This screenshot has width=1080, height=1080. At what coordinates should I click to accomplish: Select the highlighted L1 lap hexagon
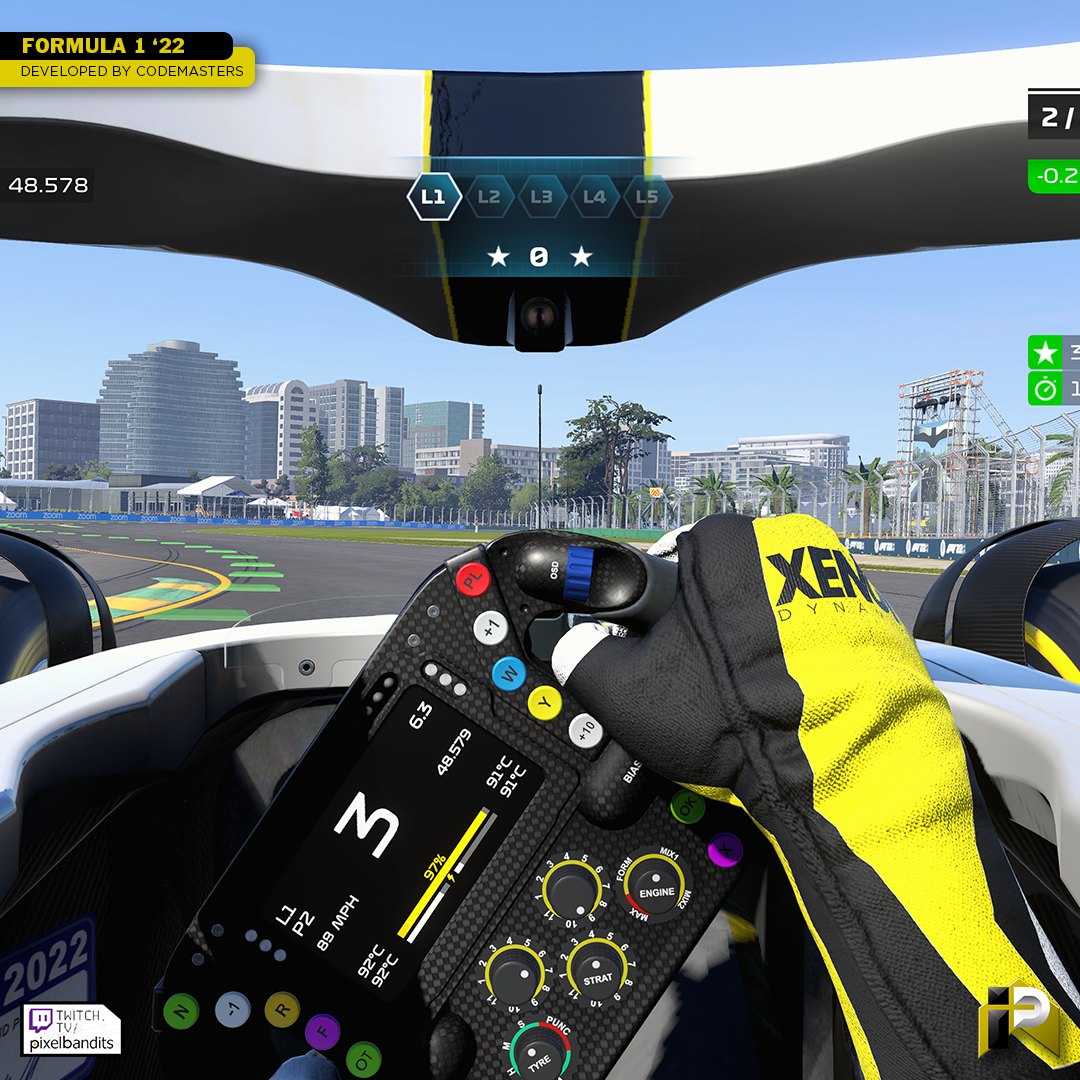(x=433, y=197)
